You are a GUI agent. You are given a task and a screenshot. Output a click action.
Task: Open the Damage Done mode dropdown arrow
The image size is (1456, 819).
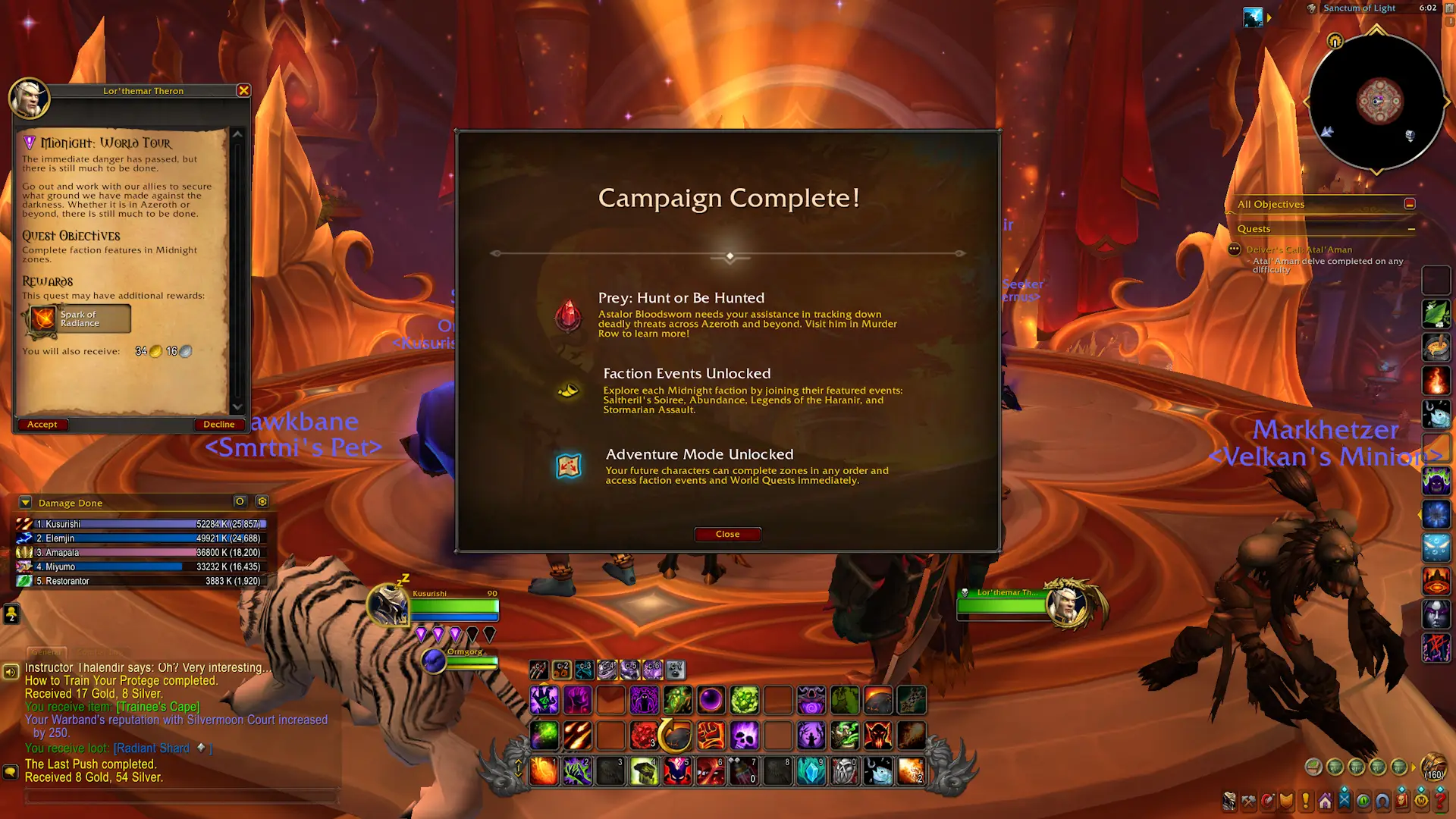25,502
